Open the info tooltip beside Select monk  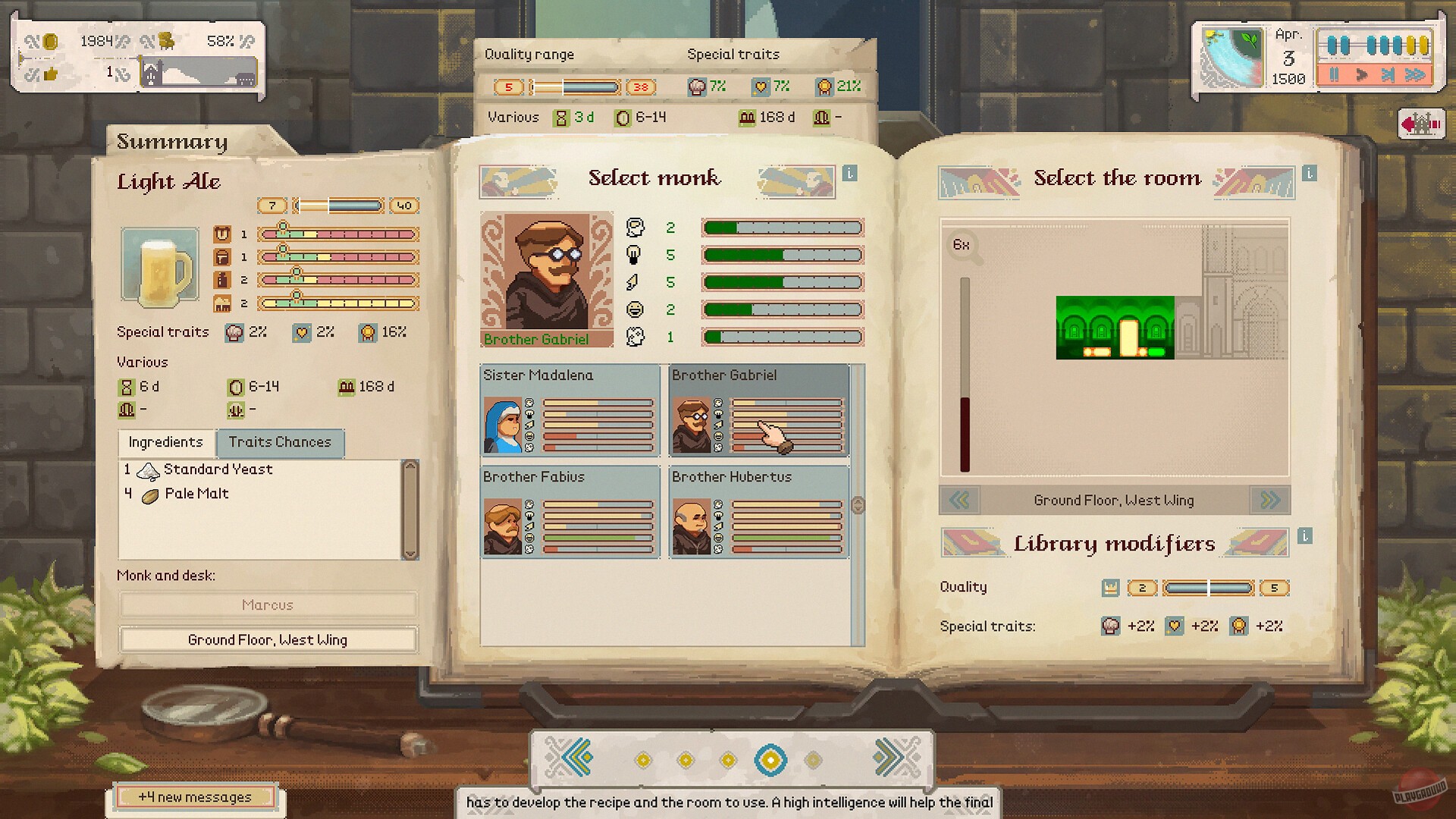pos(849,174)
